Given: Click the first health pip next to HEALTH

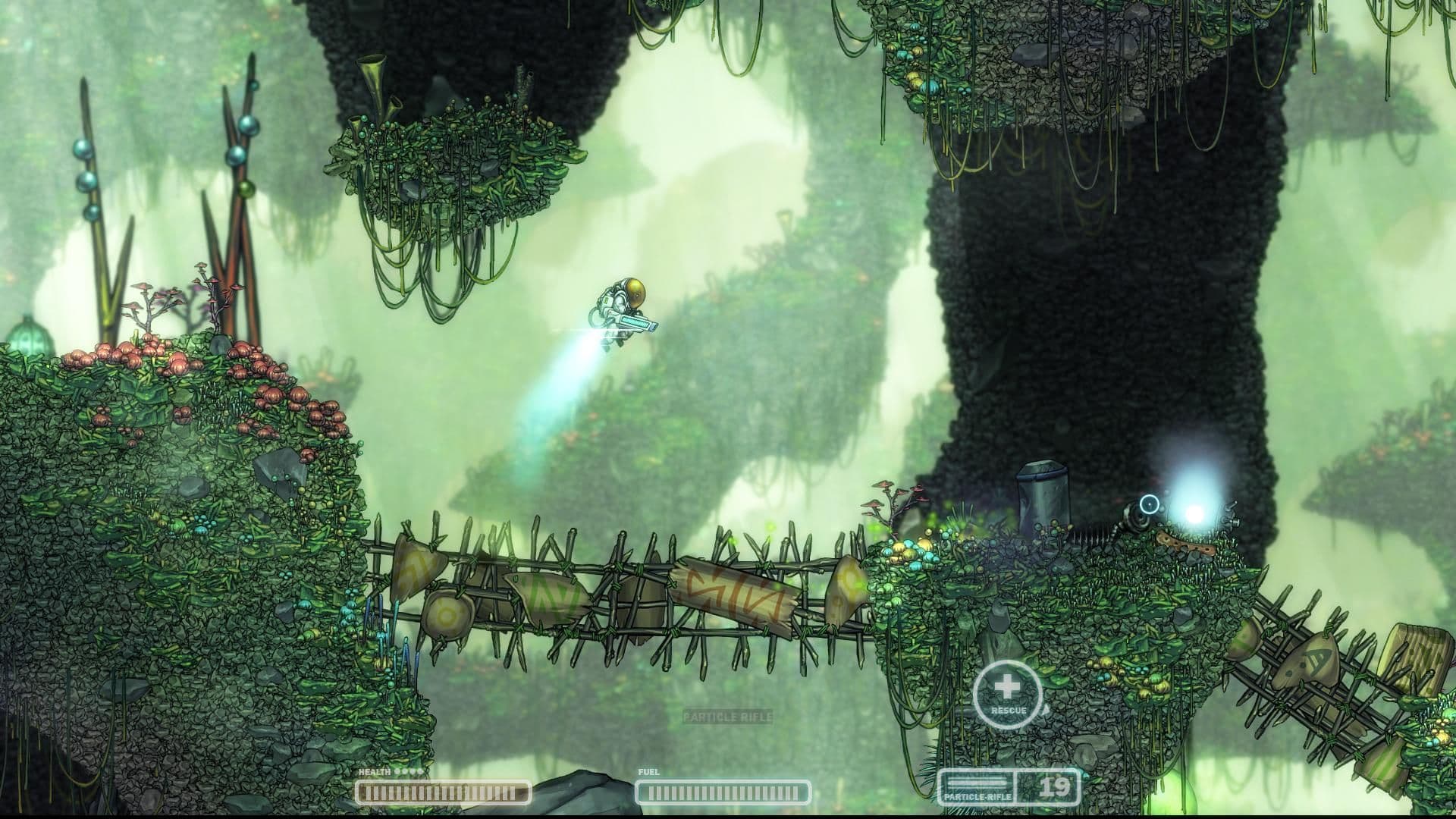Looking at the screenshot, I should tap(397, 772).
